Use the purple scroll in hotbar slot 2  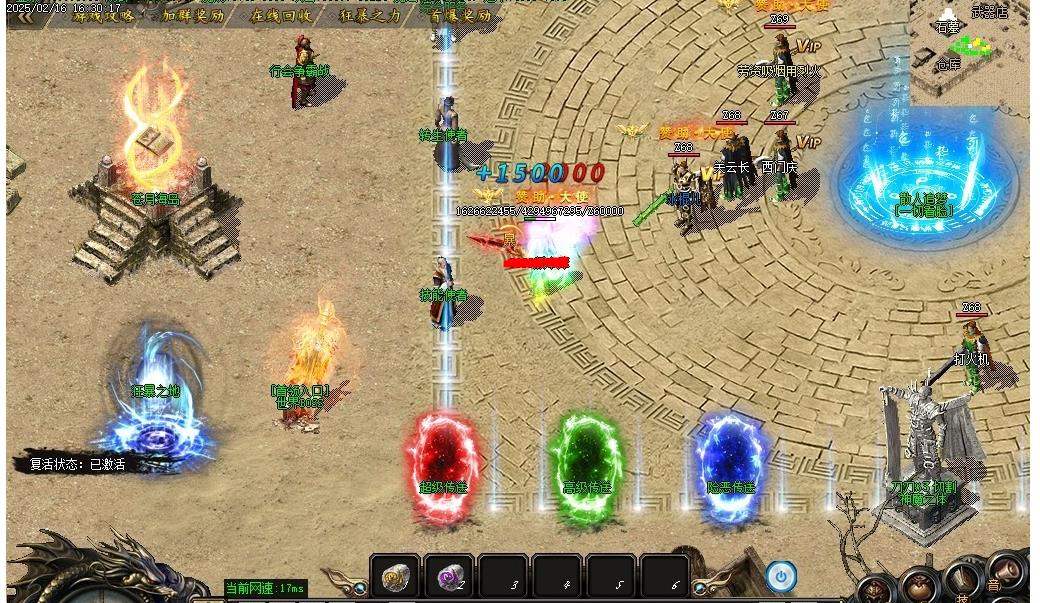[449, 577]
